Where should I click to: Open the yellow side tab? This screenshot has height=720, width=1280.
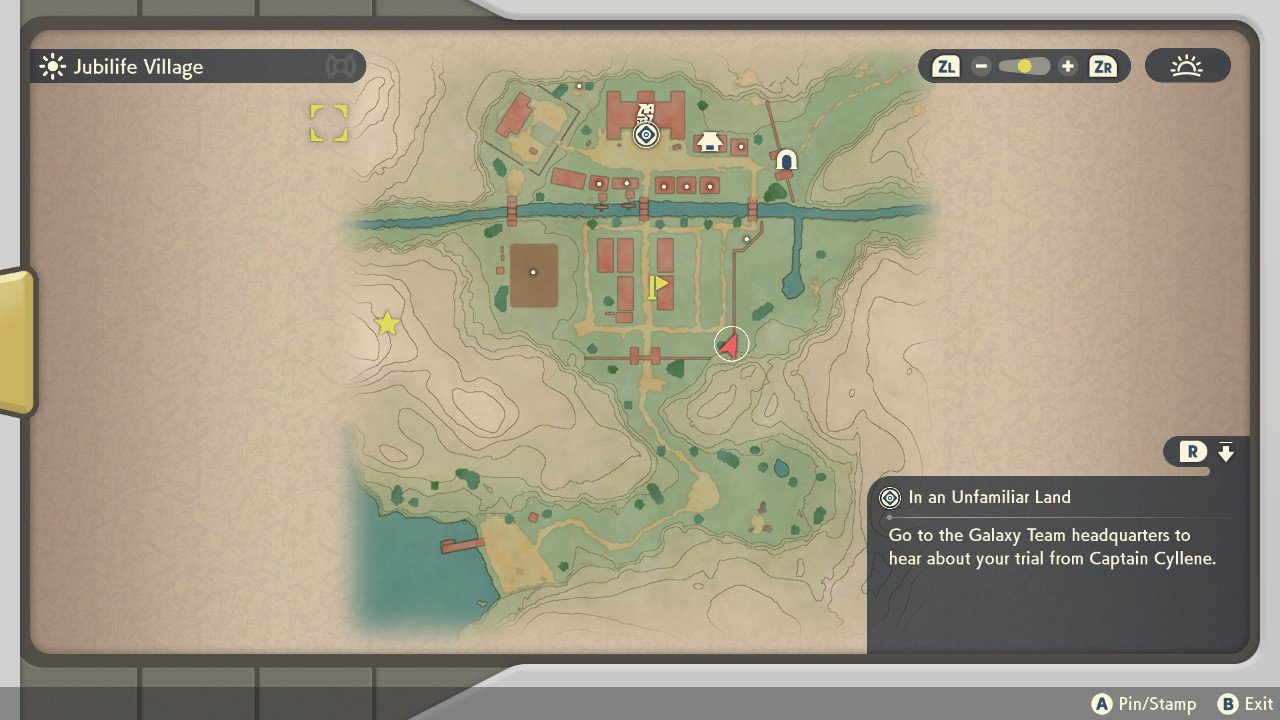[16, 340]
